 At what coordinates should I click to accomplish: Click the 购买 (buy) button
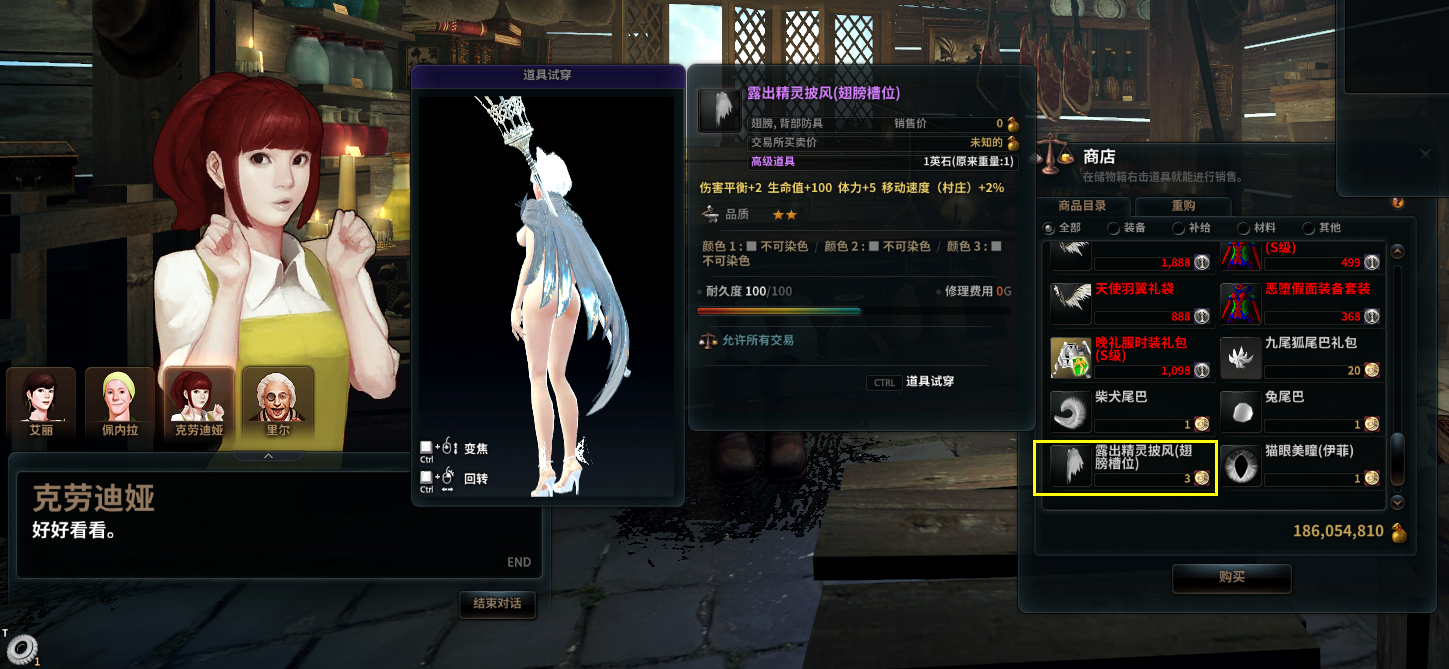click(1231, 578)
